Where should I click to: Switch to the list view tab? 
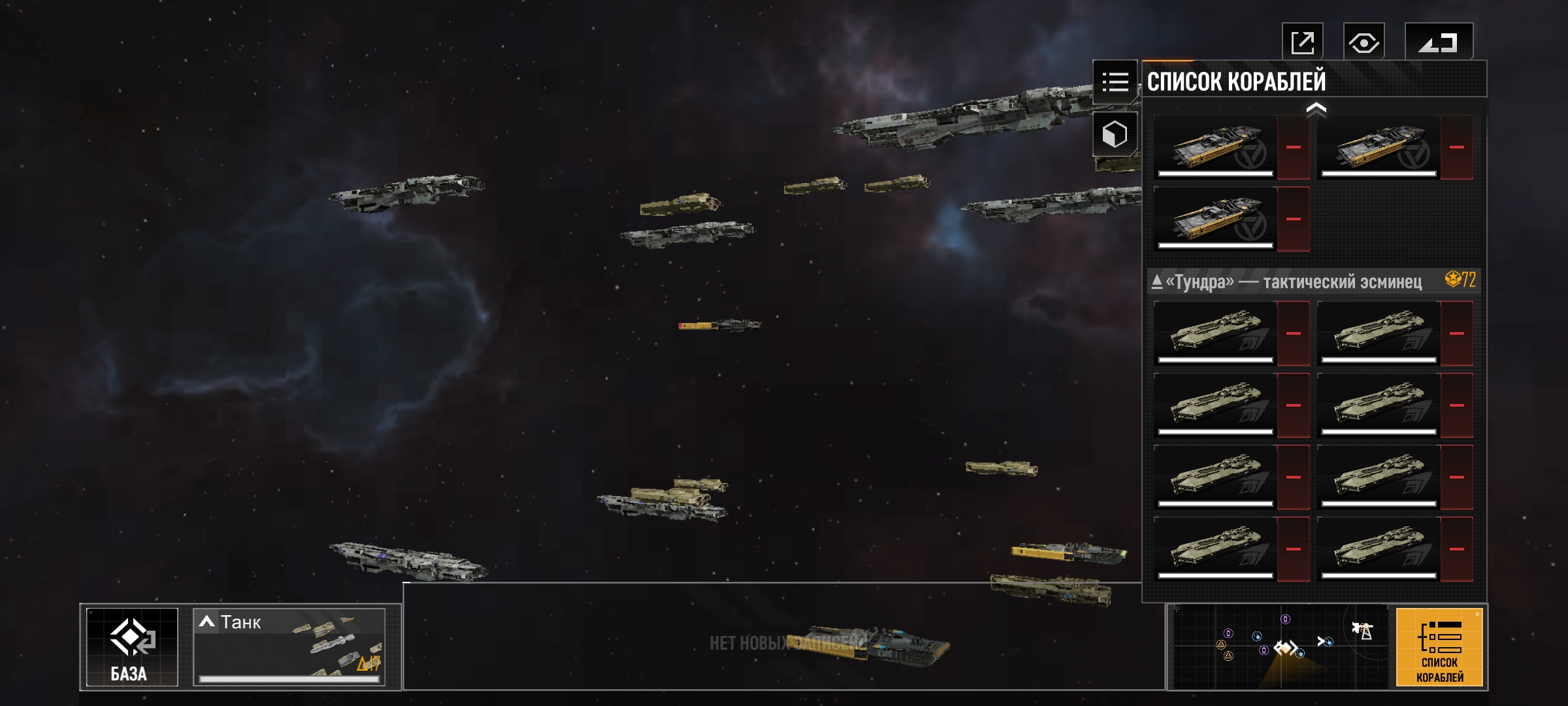1115,82
